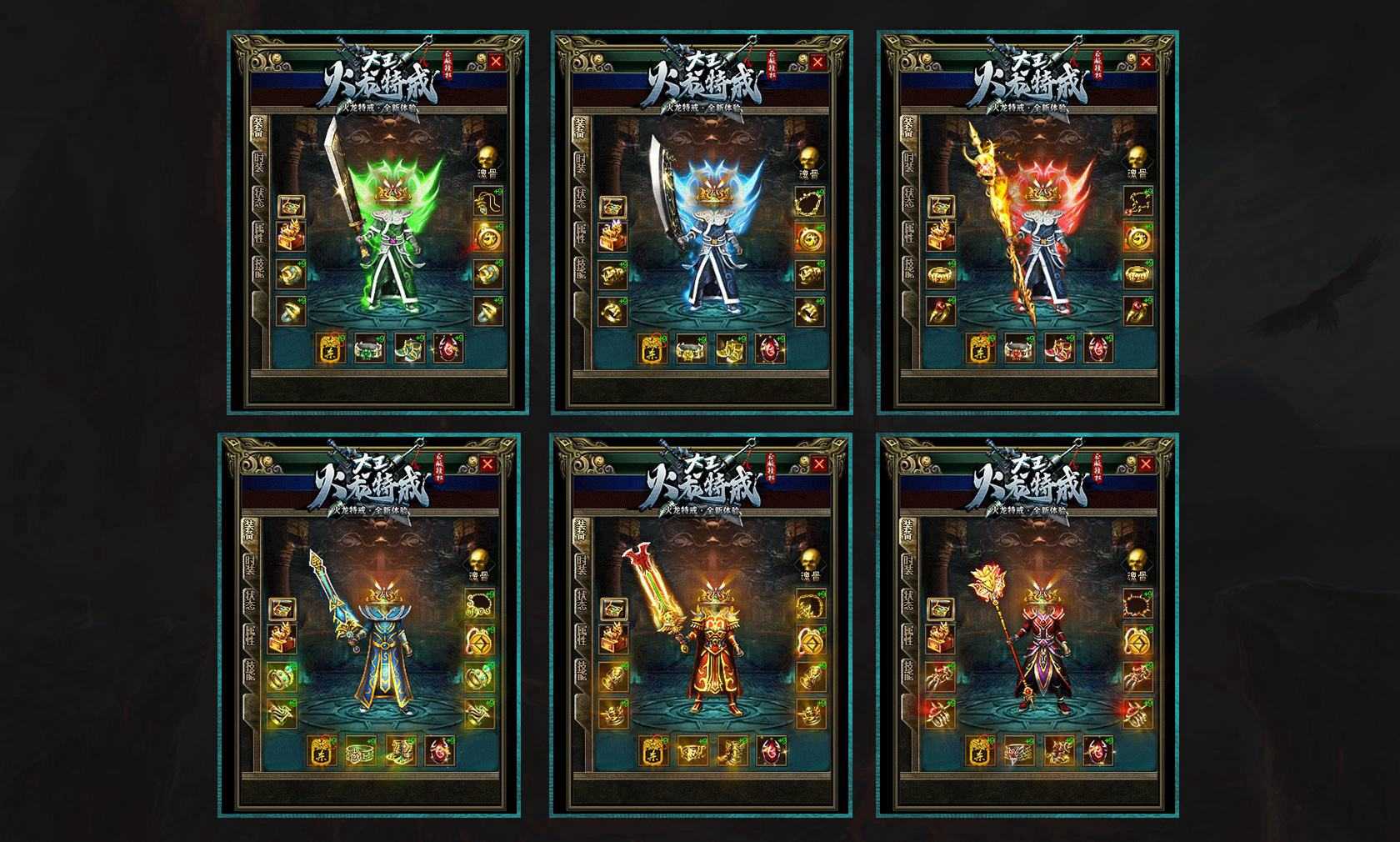Open 时装 tab in green-aura warrior panel
Viewport: 1400px width, 842px height.
point(259,163)
